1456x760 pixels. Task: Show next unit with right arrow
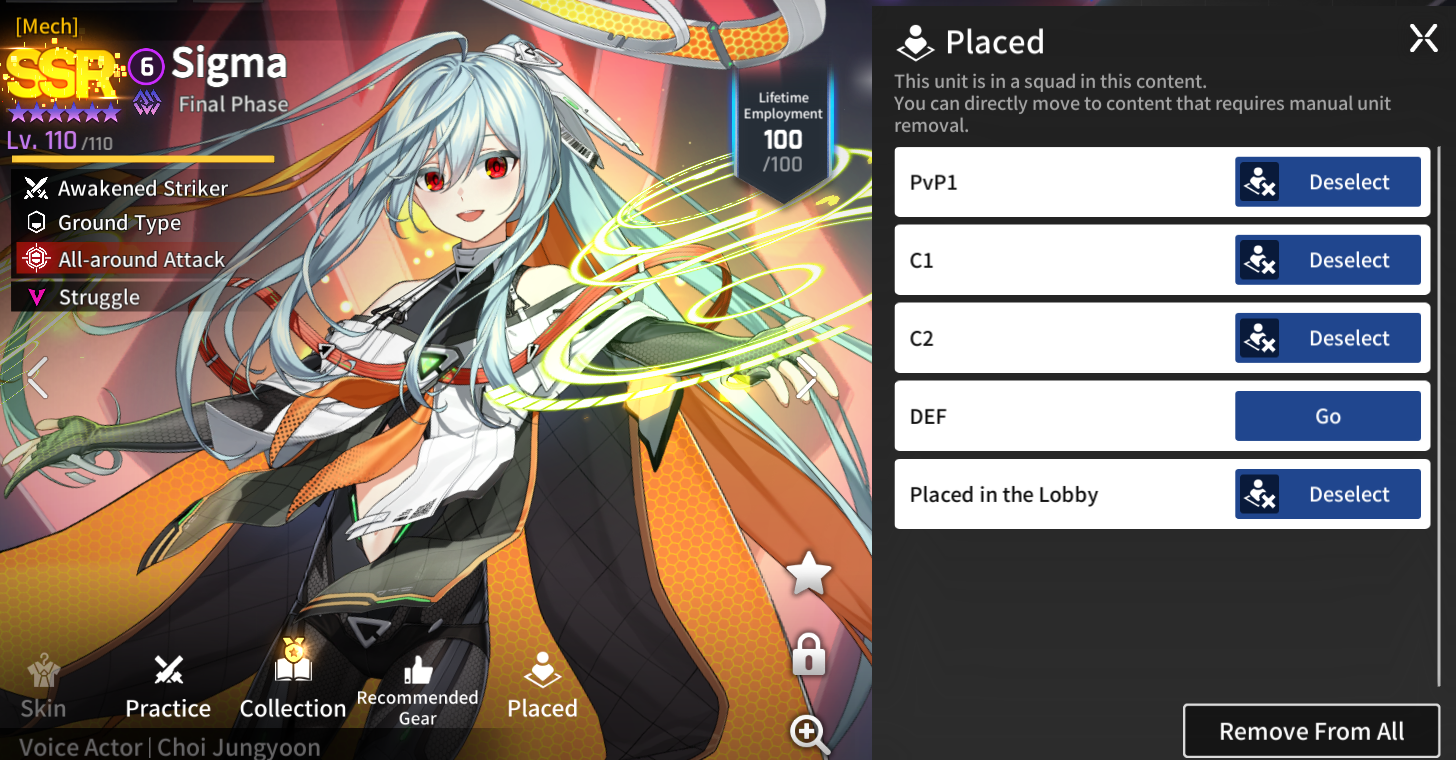[806, 380]
